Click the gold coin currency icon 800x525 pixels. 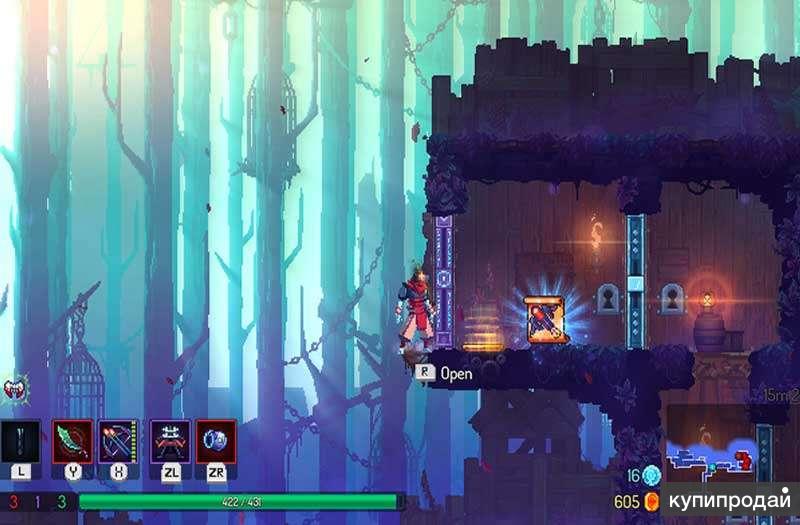(652, 500)
